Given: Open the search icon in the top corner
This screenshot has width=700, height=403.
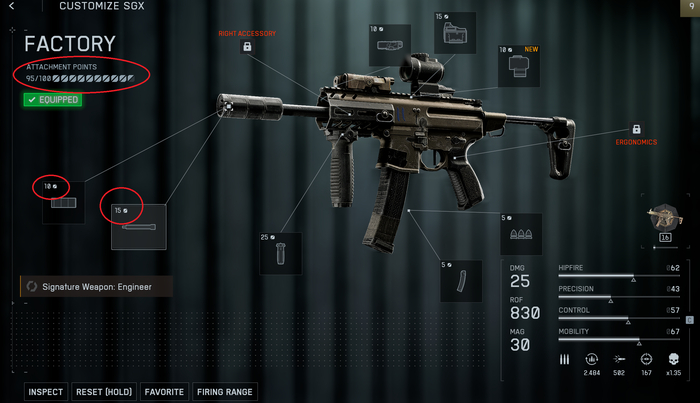Looking at the screenshot, I should coord(689,6).
